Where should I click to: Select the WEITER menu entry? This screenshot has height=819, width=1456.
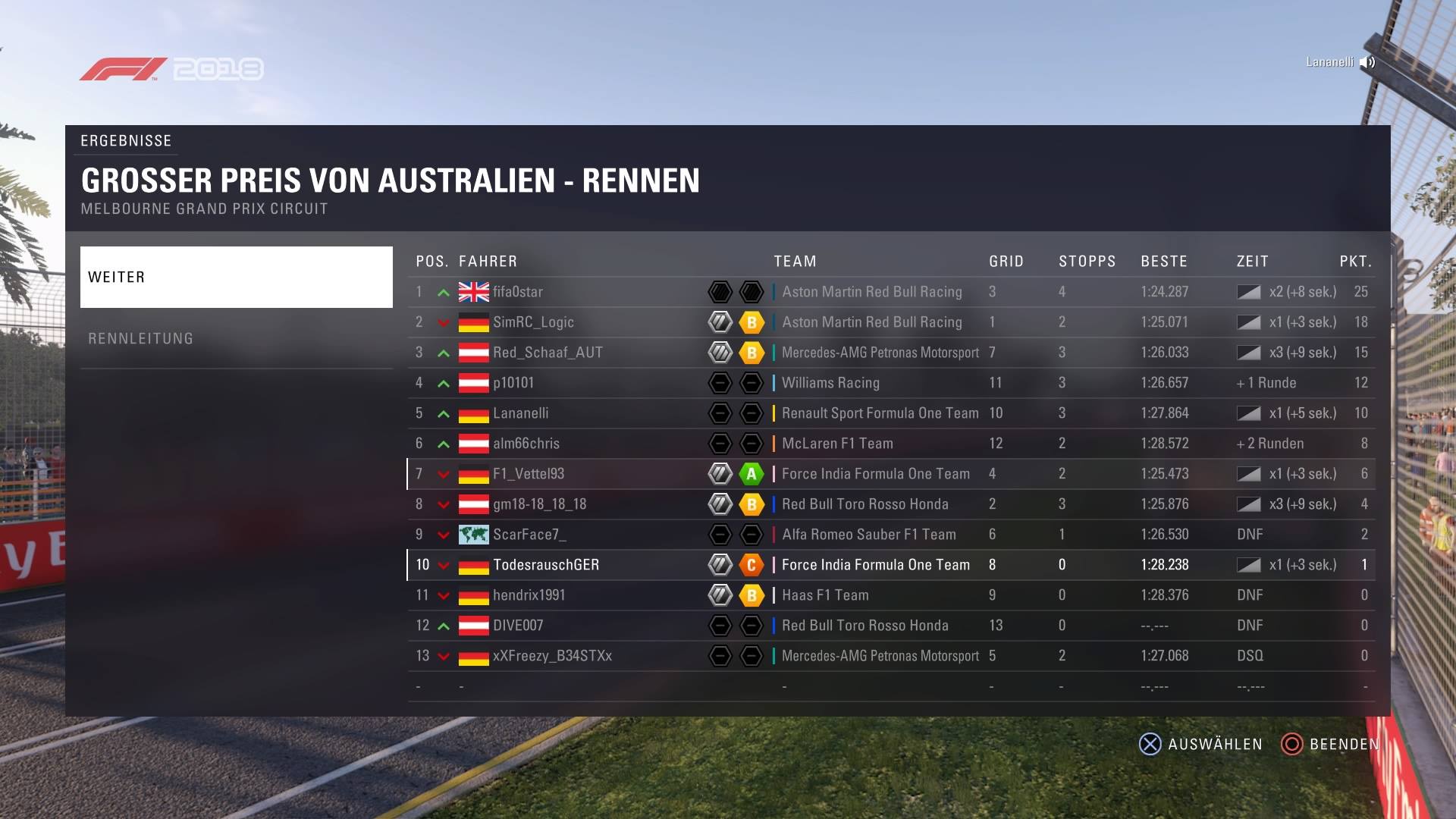pos(236,277)
